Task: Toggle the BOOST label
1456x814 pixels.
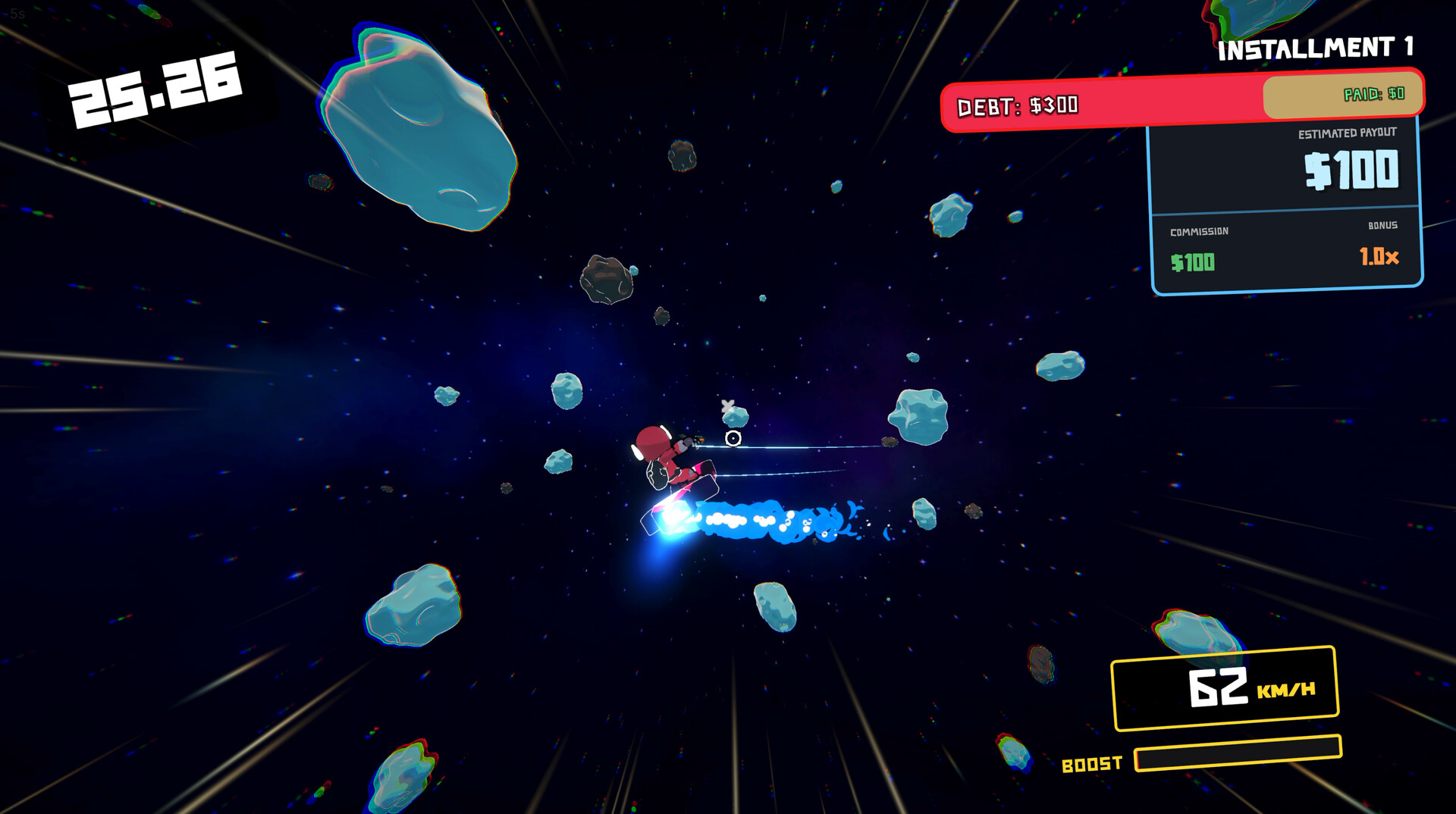Action: 1093,764
